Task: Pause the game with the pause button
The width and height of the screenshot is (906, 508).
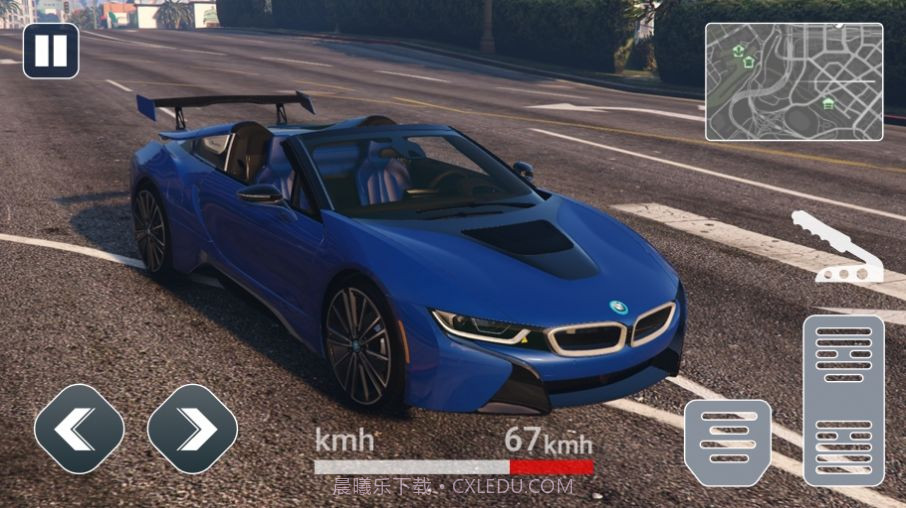Action: coord(51,51)
